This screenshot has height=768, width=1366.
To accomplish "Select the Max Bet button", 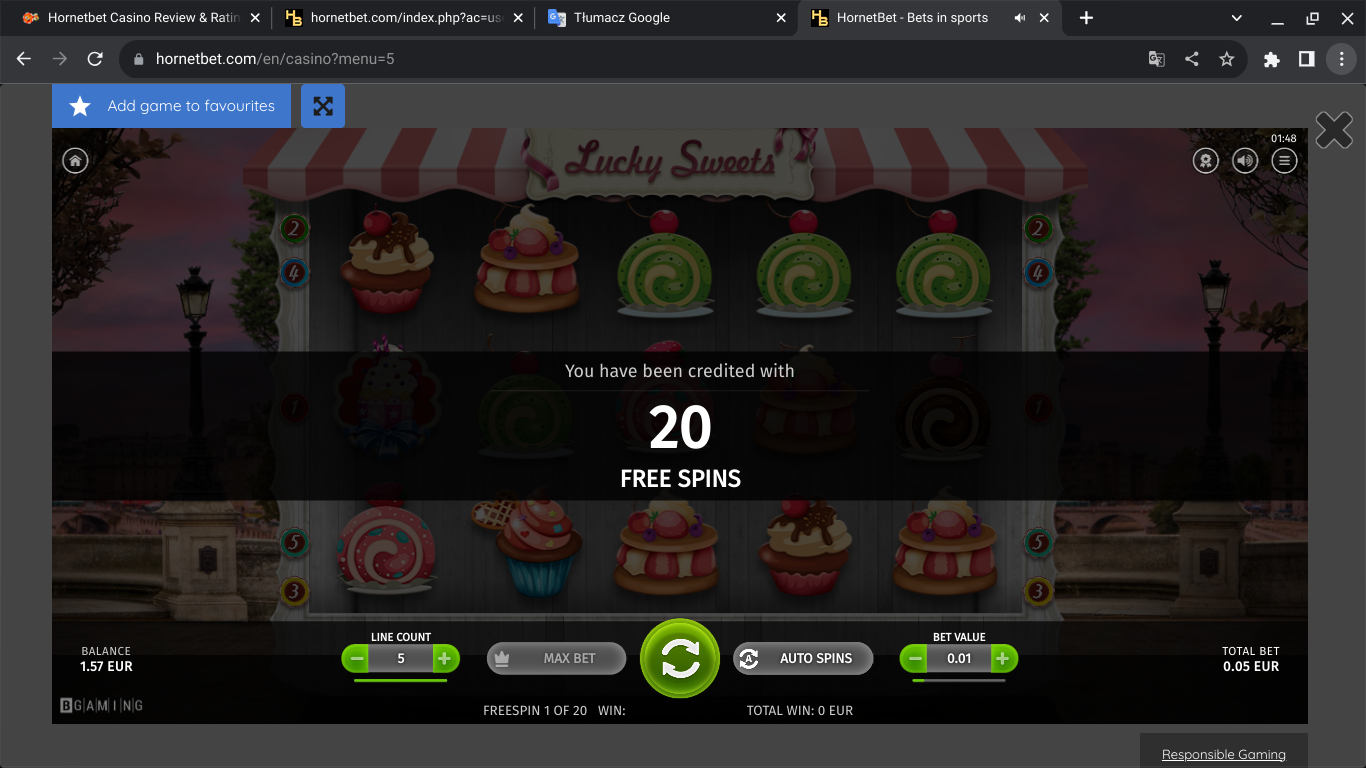I will click(x=556, y=658).
